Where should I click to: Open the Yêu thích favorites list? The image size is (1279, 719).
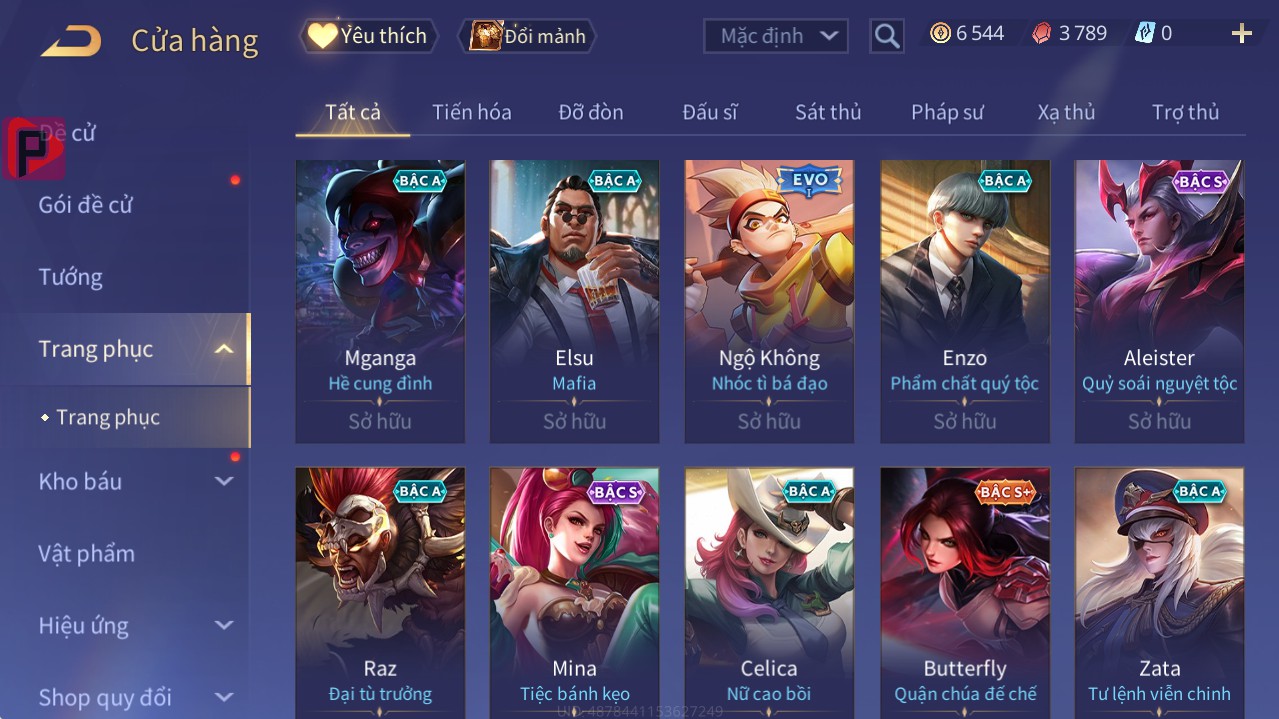click(369, 36)
